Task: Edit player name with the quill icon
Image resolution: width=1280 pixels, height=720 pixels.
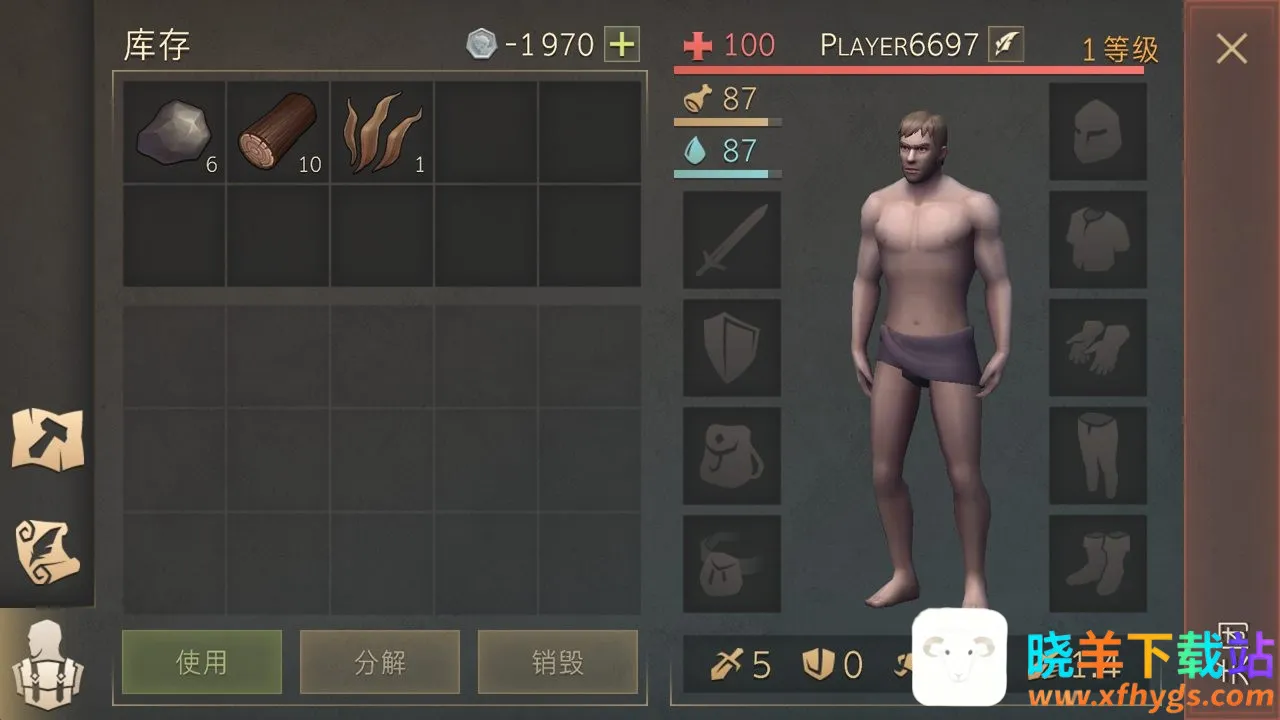Action: point(1005,45)
